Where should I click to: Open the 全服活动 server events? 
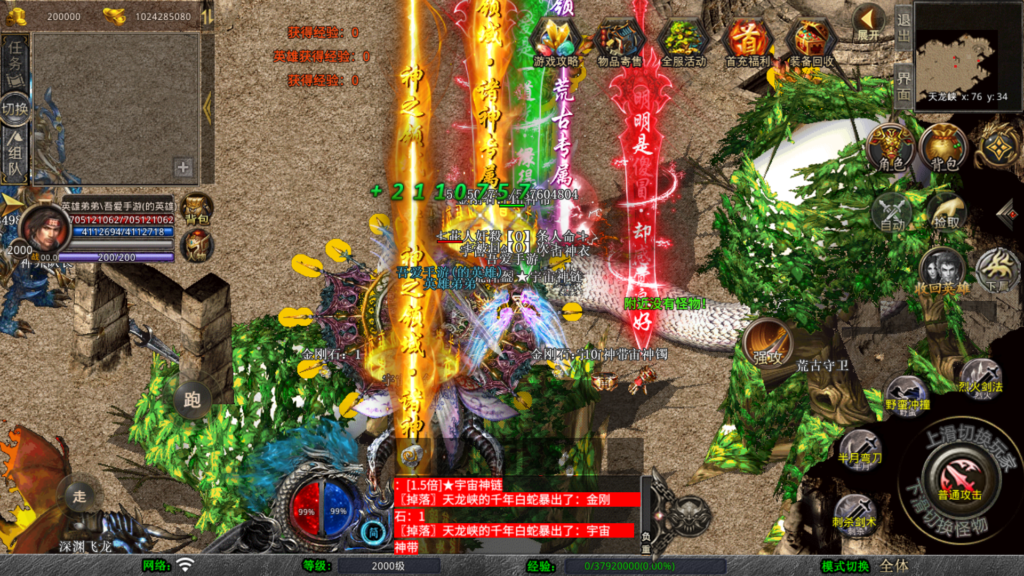(x=683, y=41)
